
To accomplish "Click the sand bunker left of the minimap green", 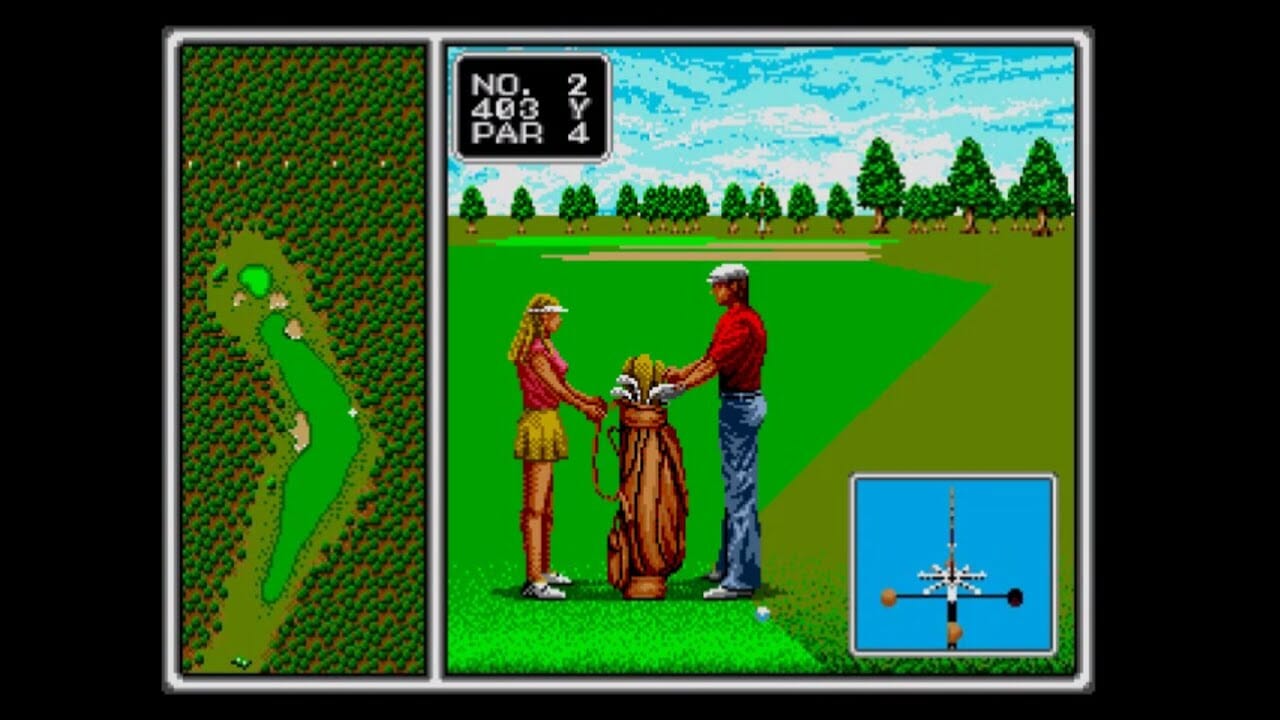I will pyautogui.click(x=238, y=298).
